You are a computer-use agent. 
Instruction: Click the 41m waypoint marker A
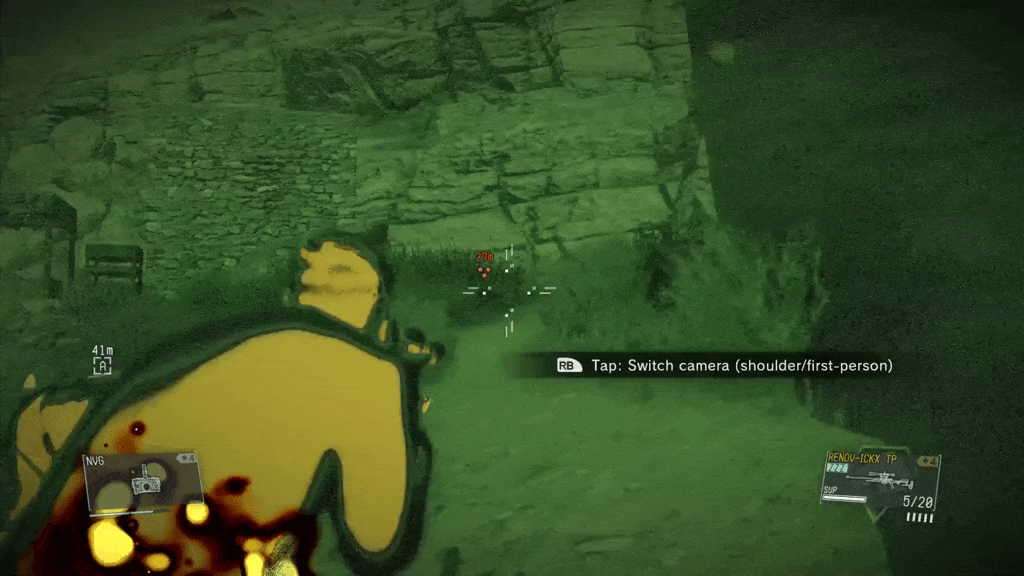click(101, 367)
